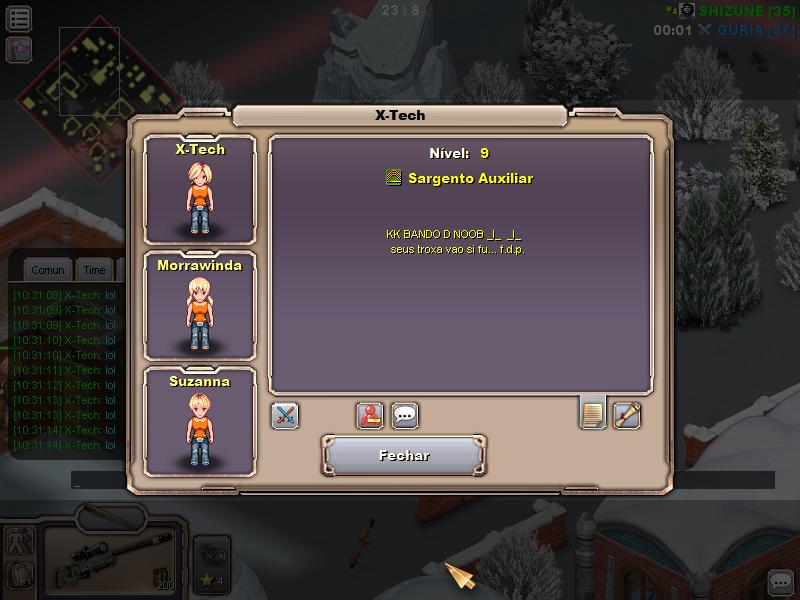Image resolution: width=800 pixels, height=600 pixels.
Task: Open the speech bubble message icon
Action: [404, 415]
